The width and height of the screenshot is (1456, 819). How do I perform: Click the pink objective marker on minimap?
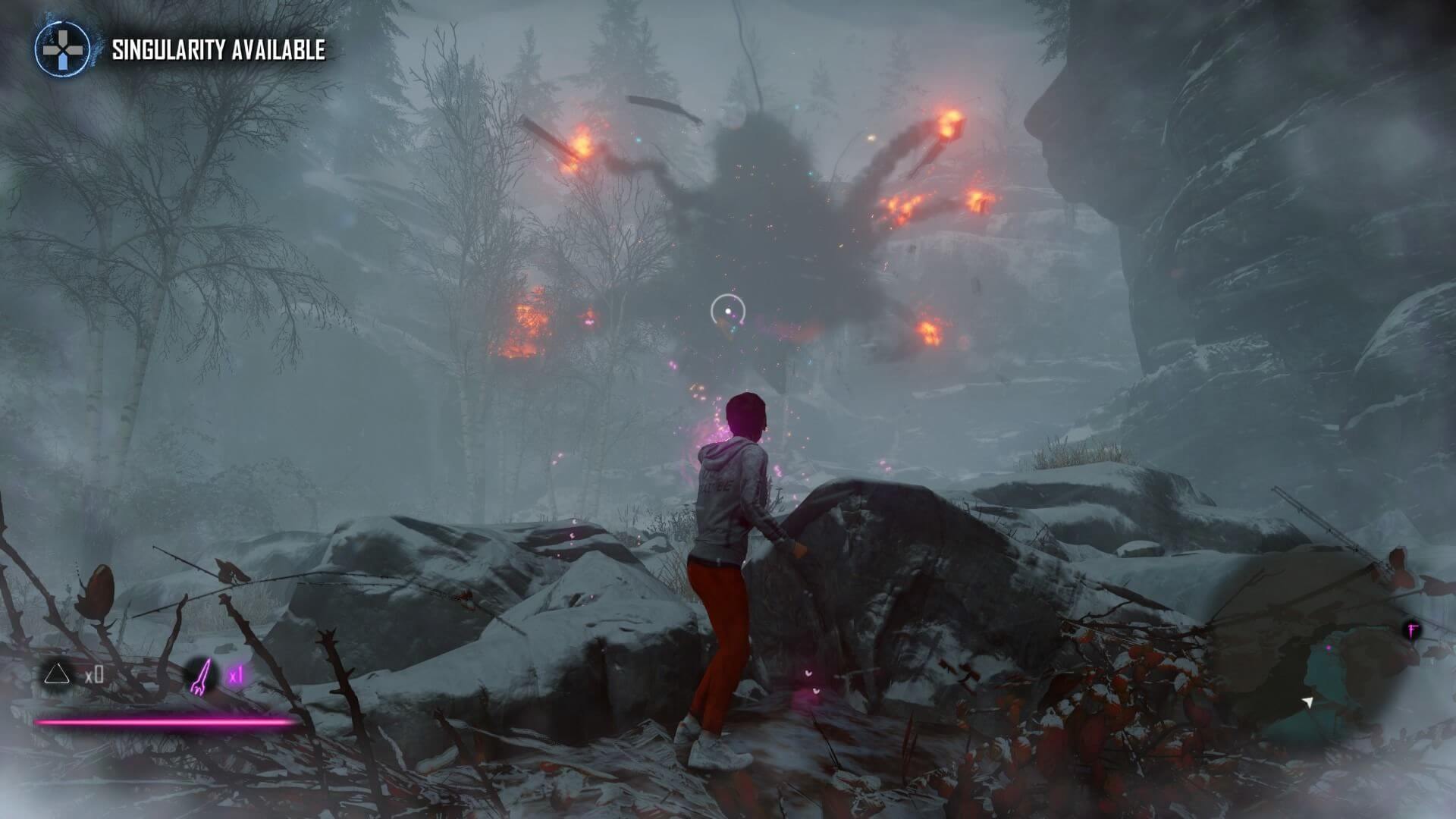point(1411,630)
